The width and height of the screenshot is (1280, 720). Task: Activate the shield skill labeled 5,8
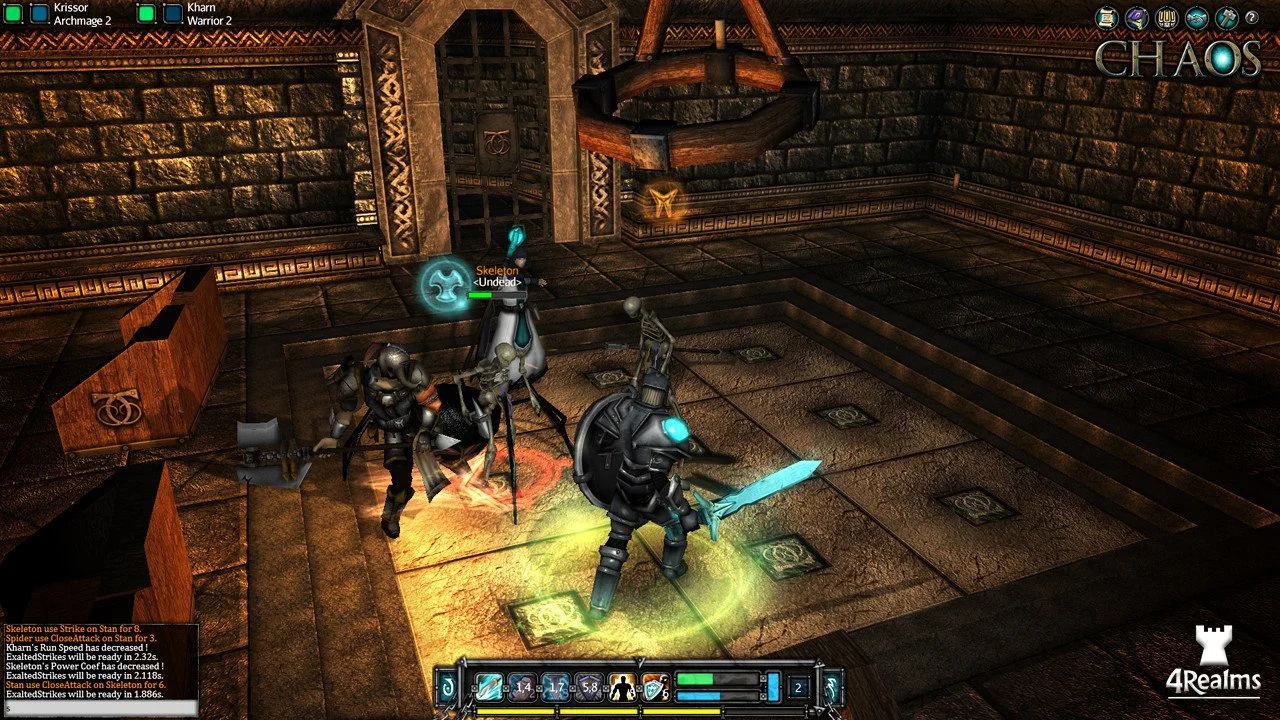click(589, 685)
